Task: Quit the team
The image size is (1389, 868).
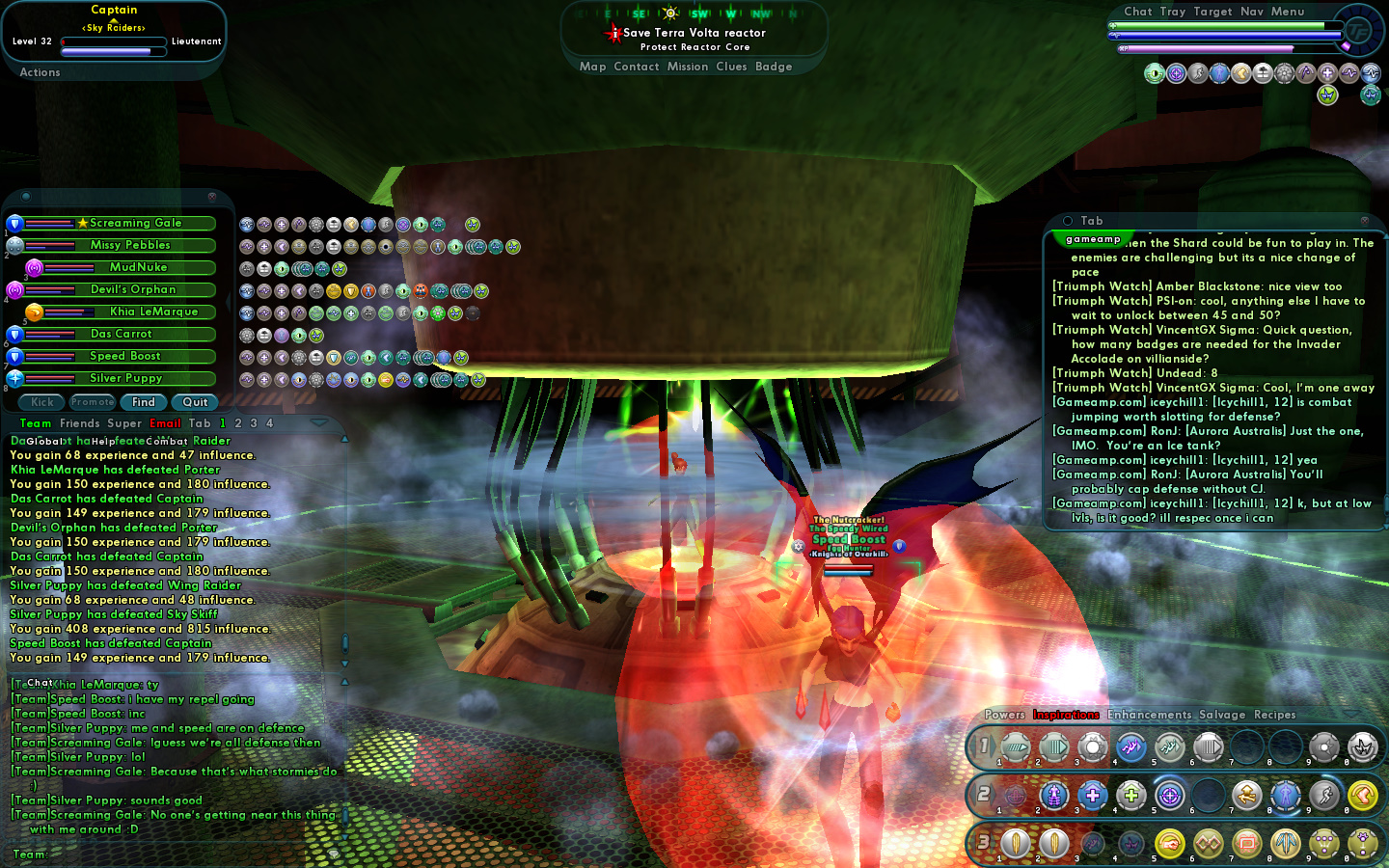Action: coord(195,402)
